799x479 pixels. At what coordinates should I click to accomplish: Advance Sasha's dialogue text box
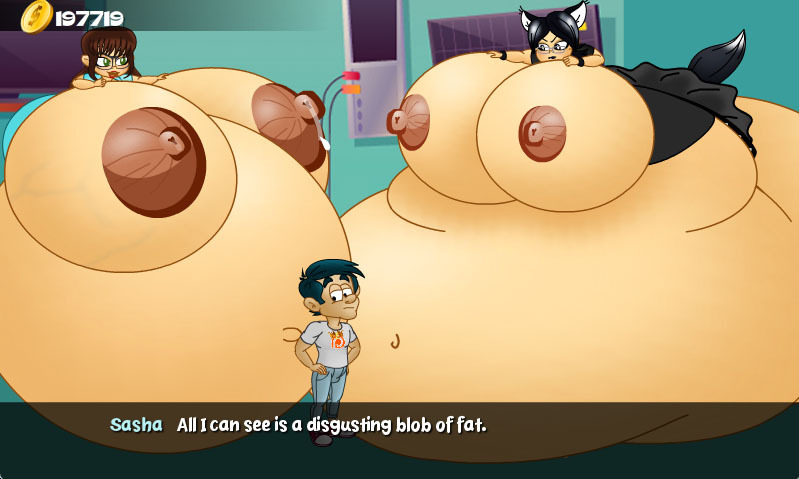click(x=399, y=438)
